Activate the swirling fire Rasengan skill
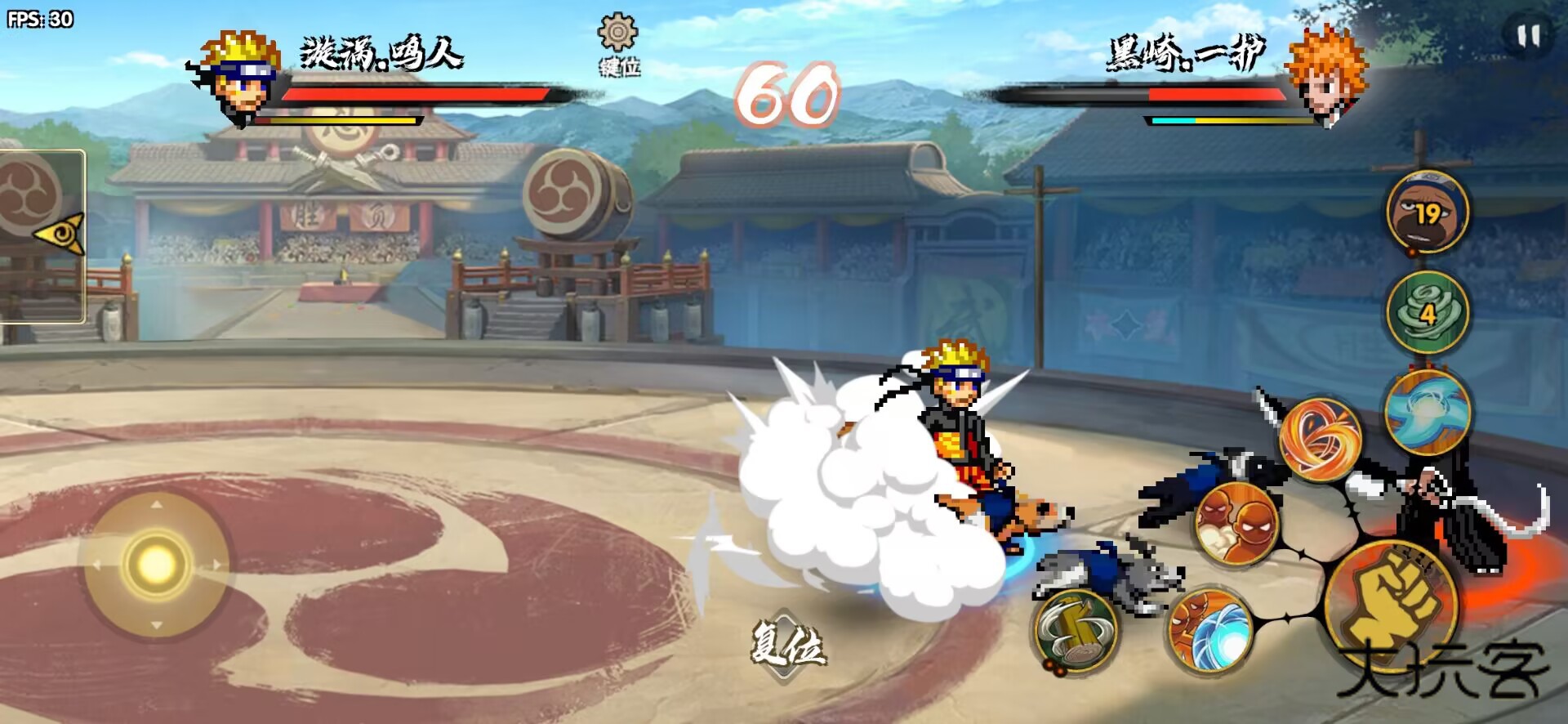1568x724 pixels. point(1320,440)
